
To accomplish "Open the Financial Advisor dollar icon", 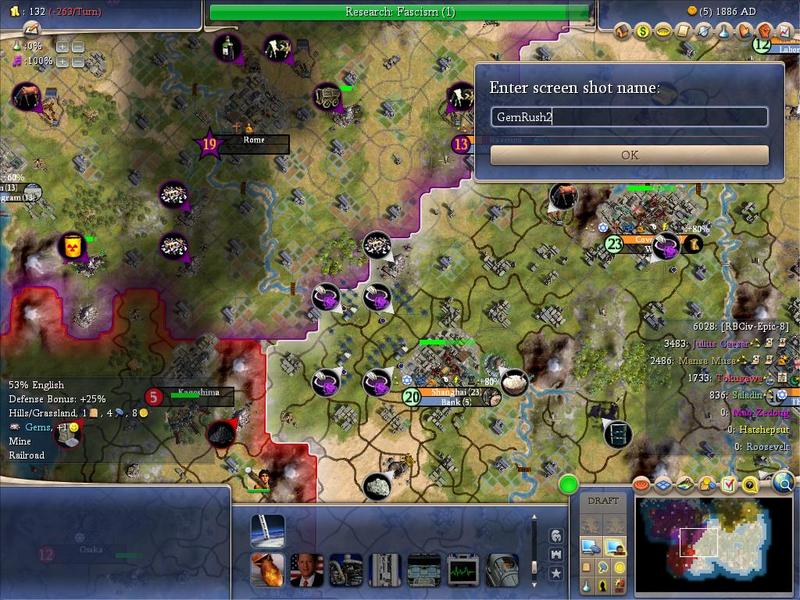I will 643,31.
